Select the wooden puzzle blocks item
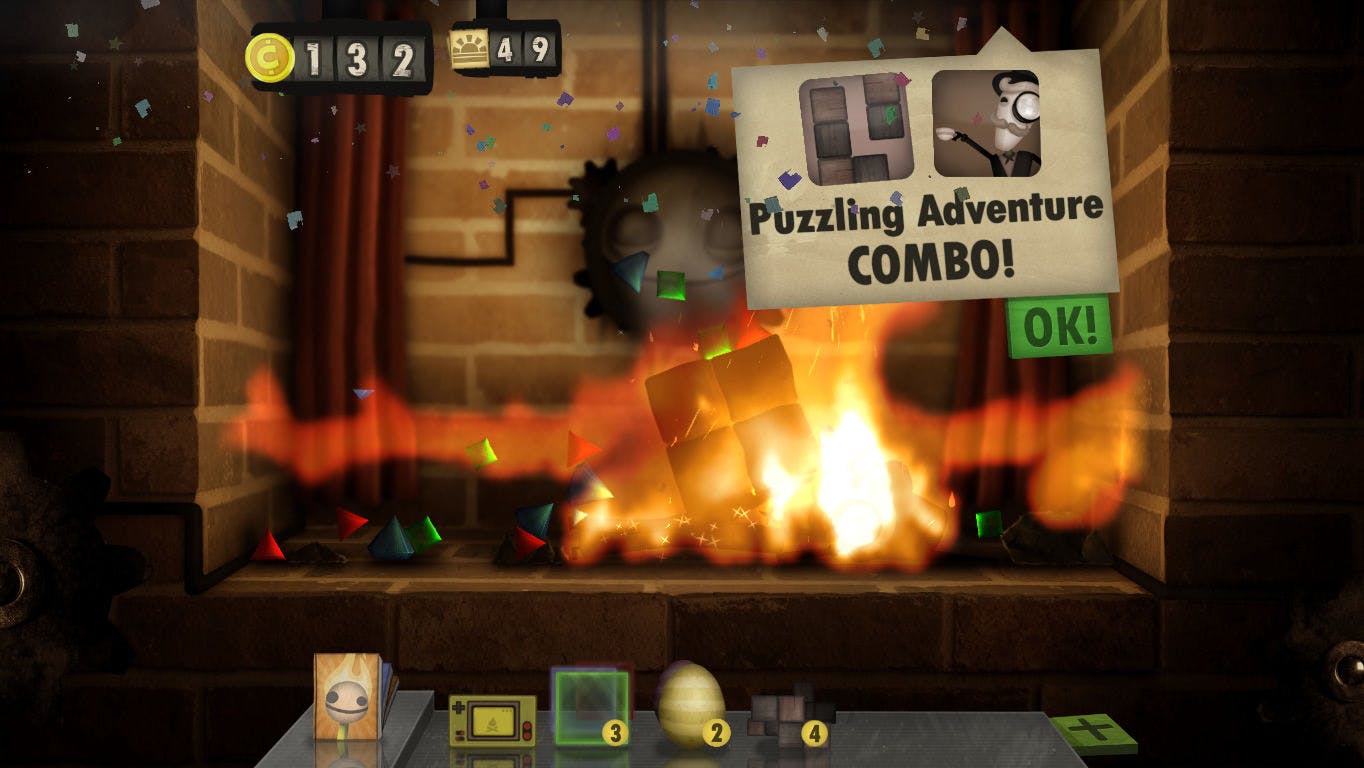The image size is (1364, 768). 790,715
